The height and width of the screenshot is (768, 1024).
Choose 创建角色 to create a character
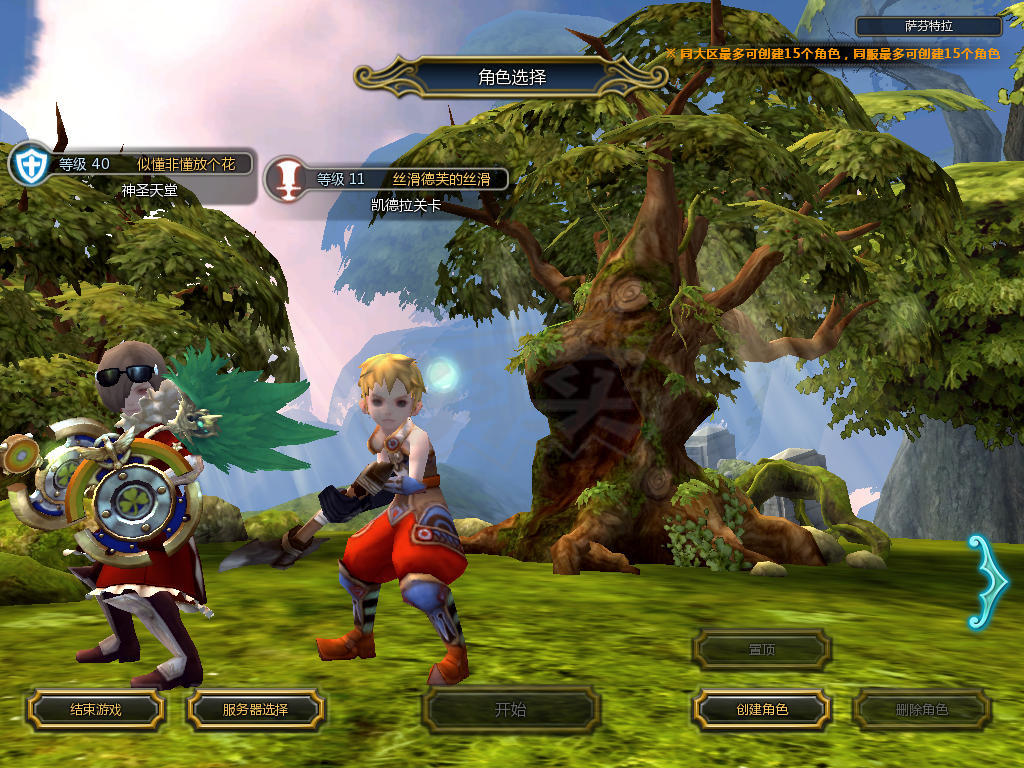pyautogui.click(x=761, y=709)
